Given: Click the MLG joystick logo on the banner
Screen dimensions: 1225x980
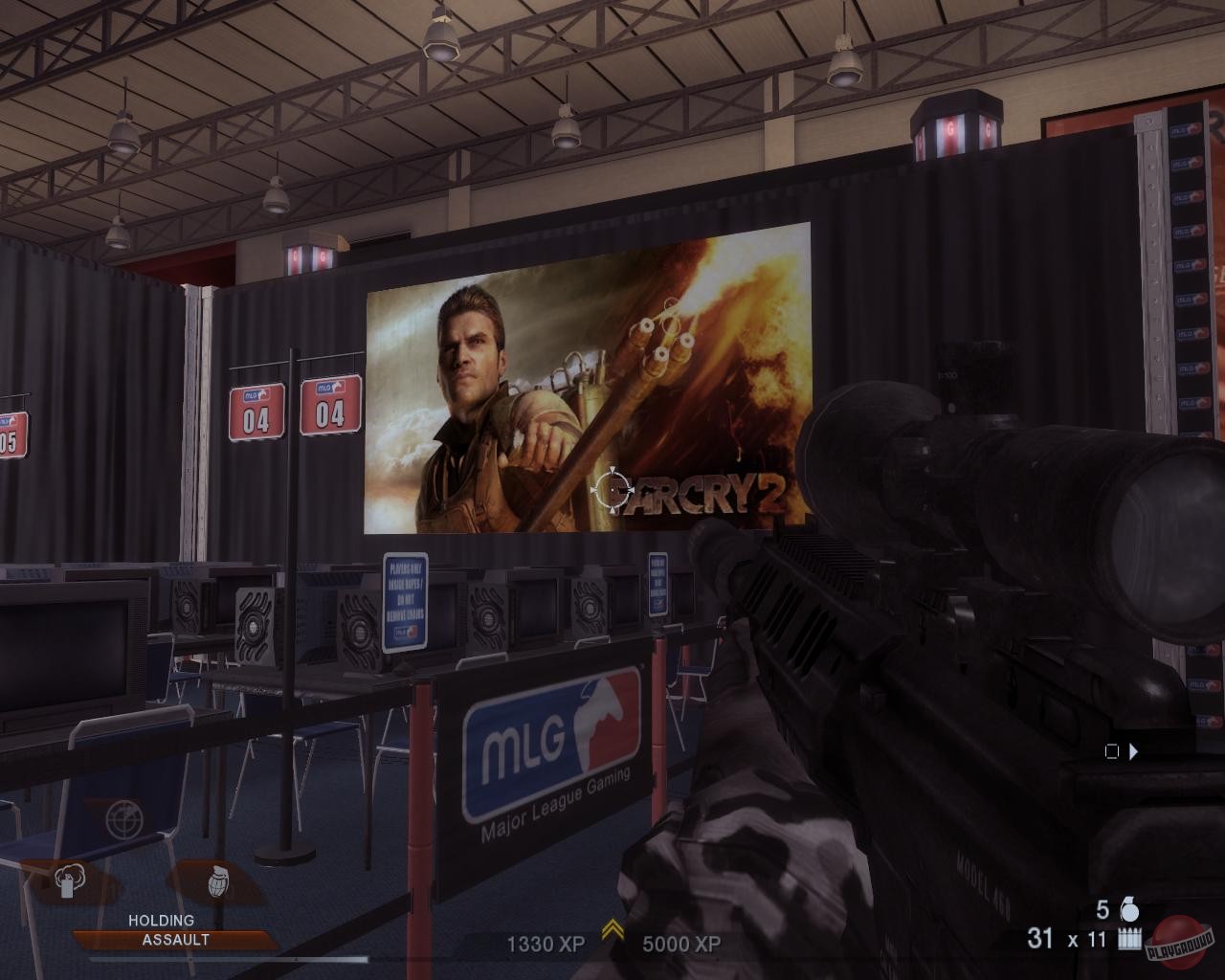Looking at the screenshot, I should pos(598,721).
